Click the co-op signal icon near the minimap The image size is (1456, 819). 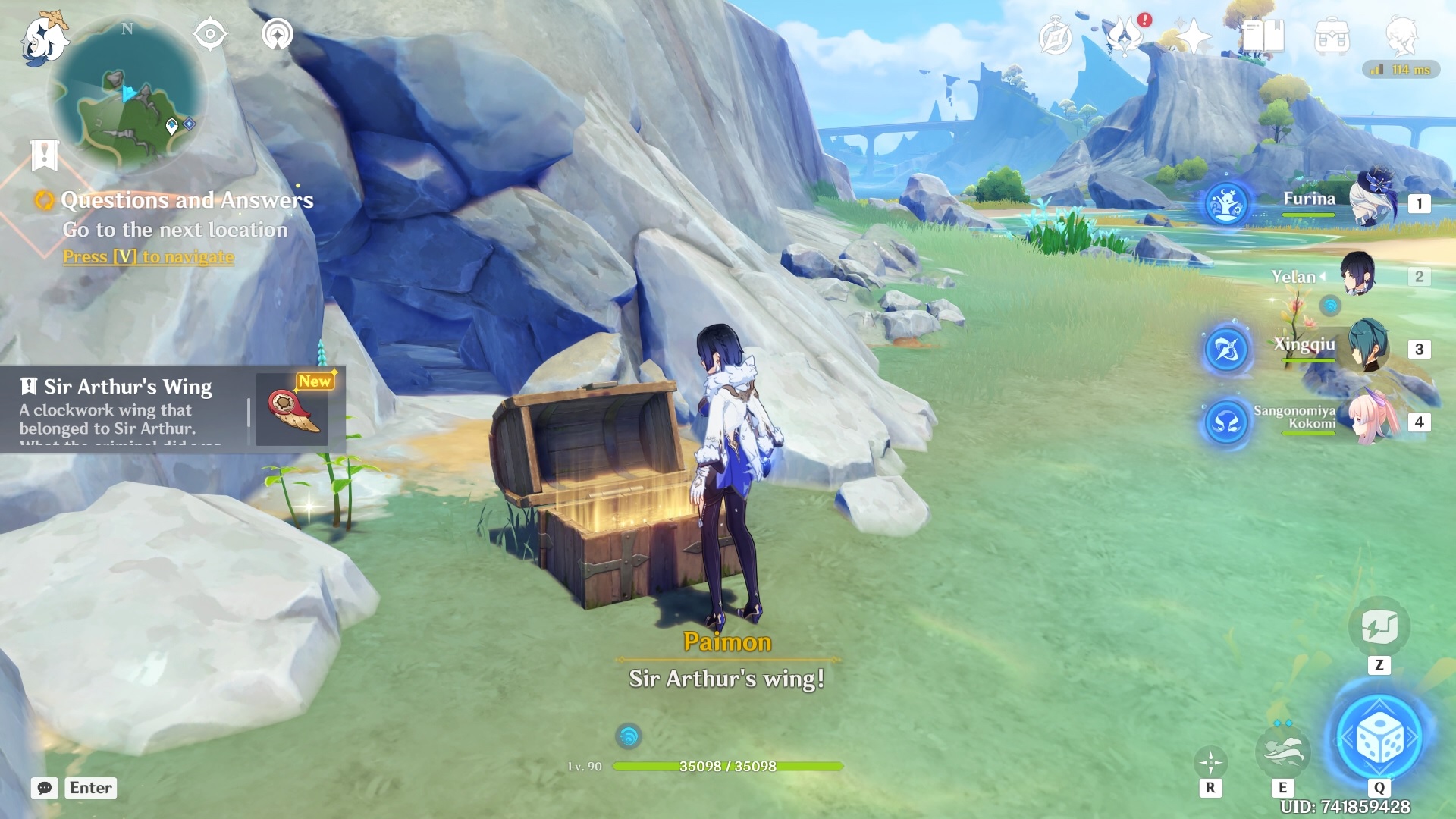278,34
